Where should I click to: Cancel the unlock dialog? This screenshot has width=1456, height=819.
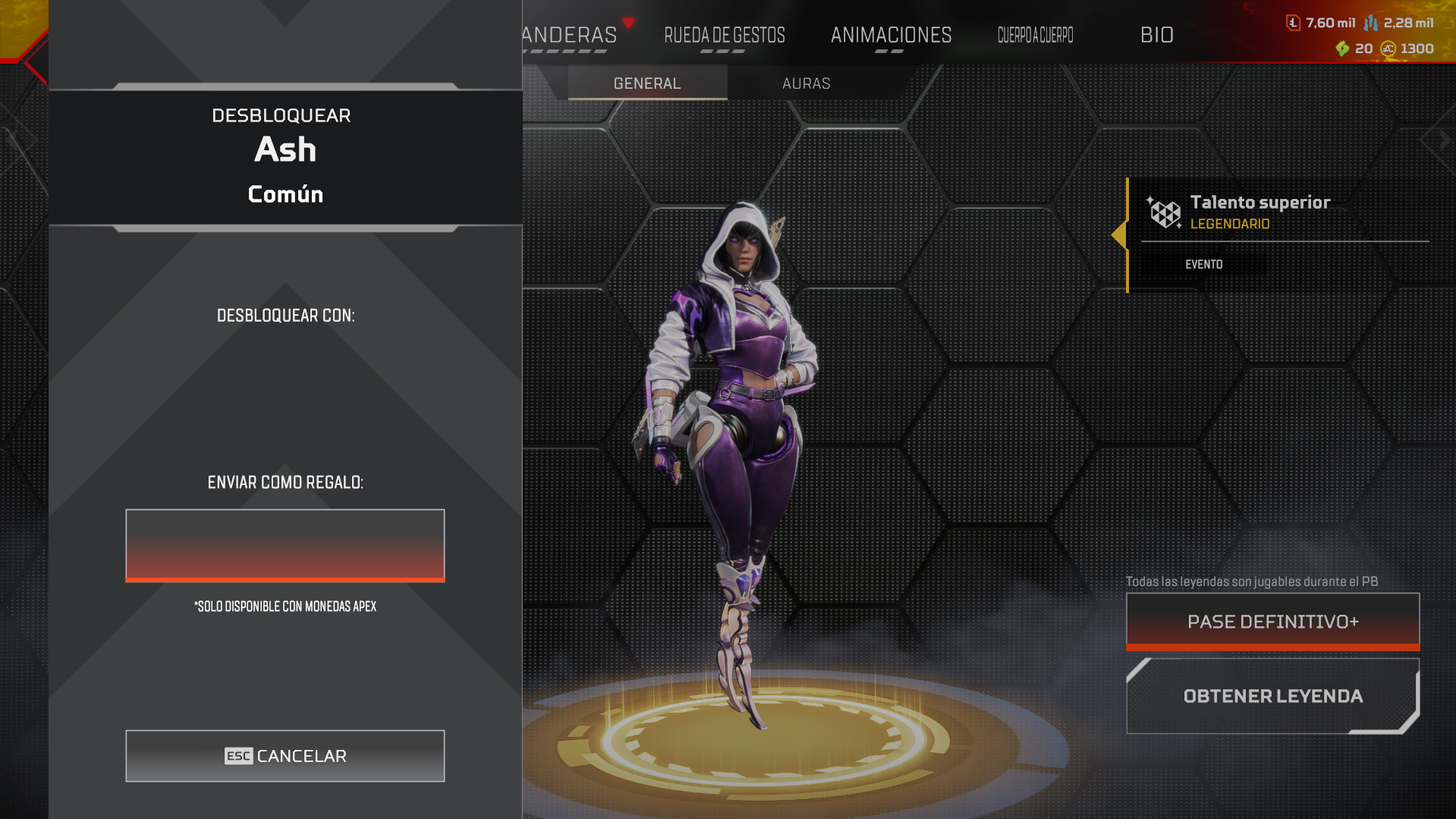pos(285,756)
